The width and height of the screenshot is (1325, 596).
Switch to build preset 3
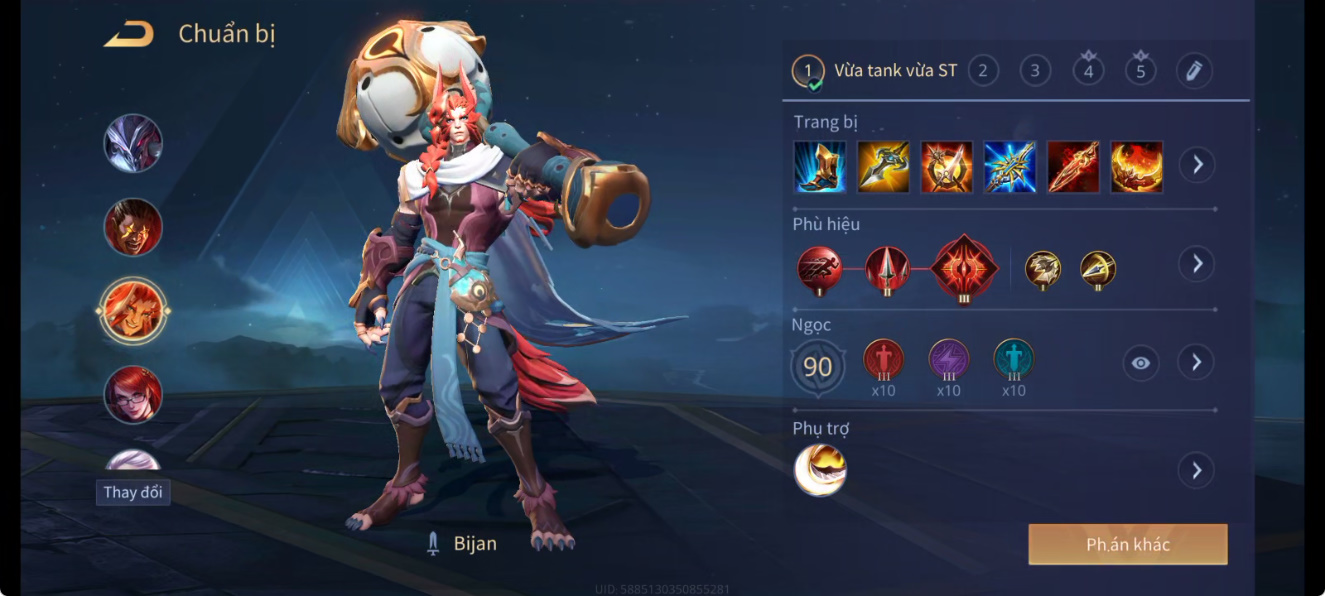pyautogui.click(x=1035, y=71)
